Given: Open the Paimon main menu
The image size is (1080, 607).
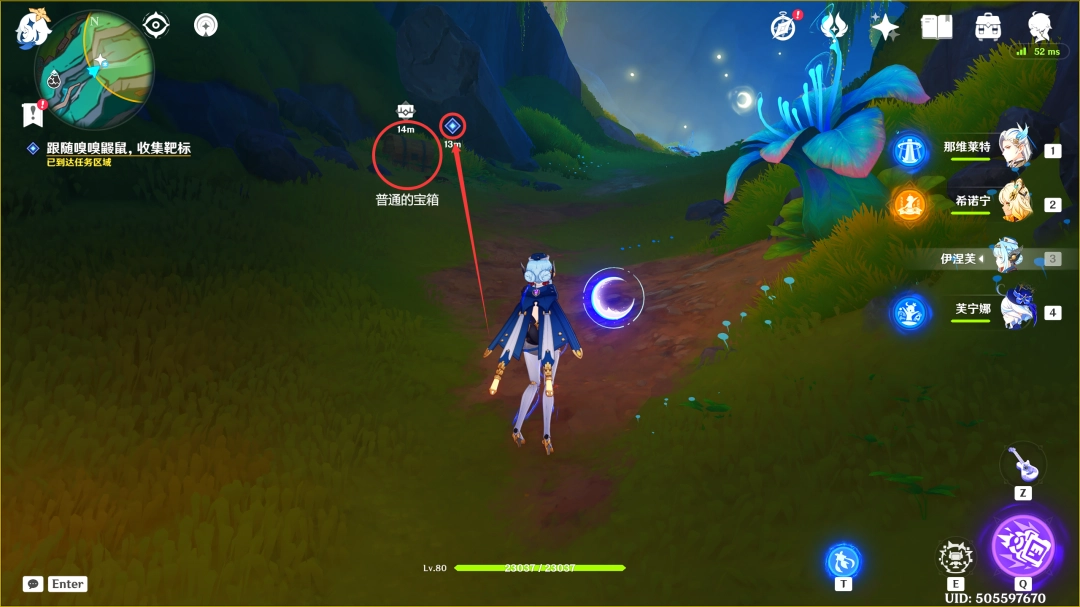Looking at the screenshot, I should [32, 28].
